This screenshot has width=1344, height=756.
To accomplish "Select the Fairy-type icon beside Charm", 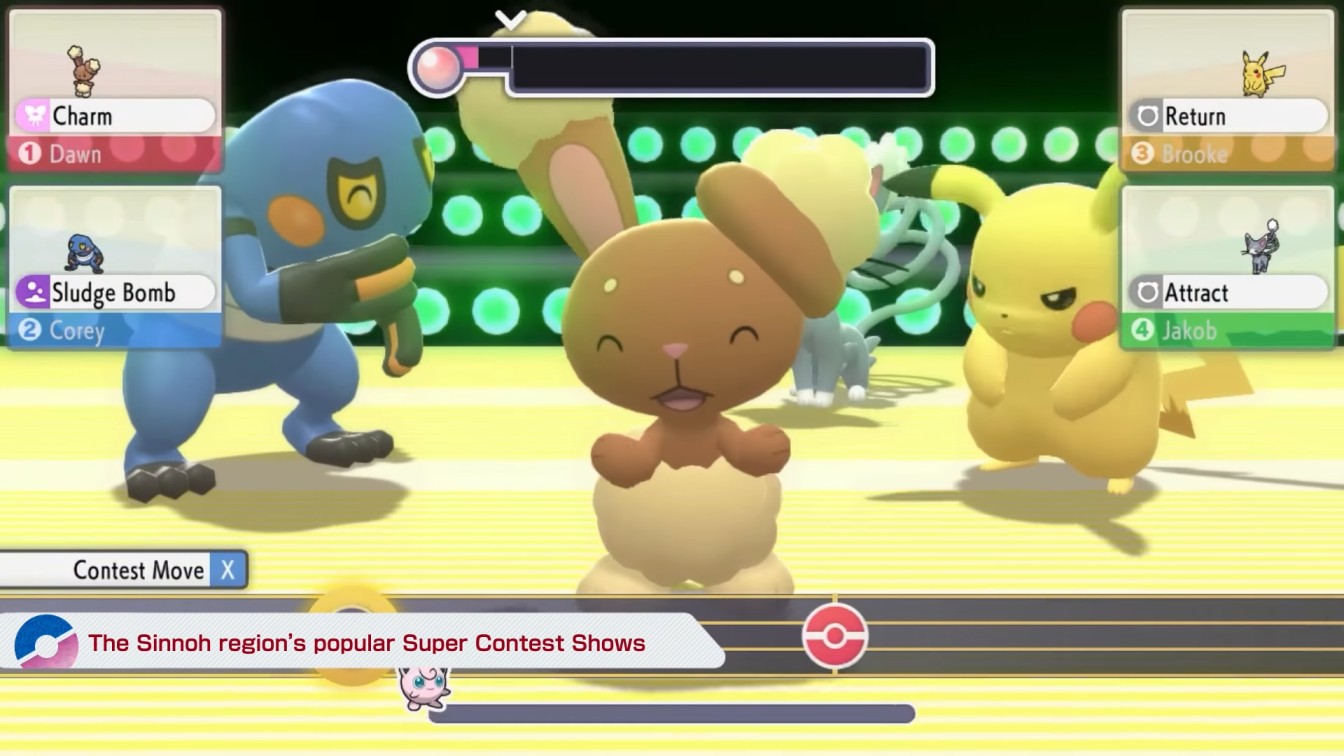I will click(34, 115).
